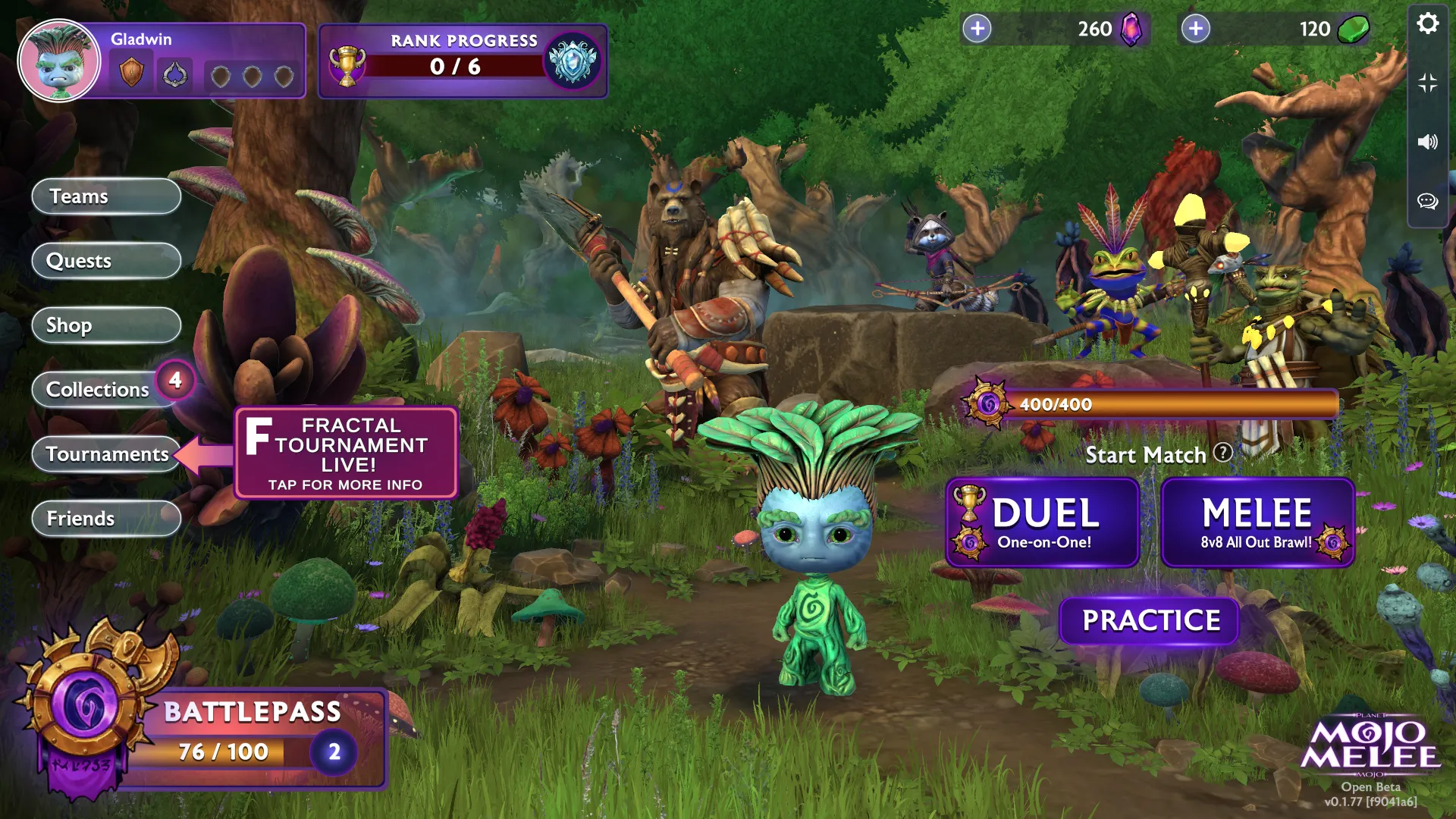1456x819 pixels.
Task: Open the Quests menu
Action: pyautogui.click(x=106, y=261)
